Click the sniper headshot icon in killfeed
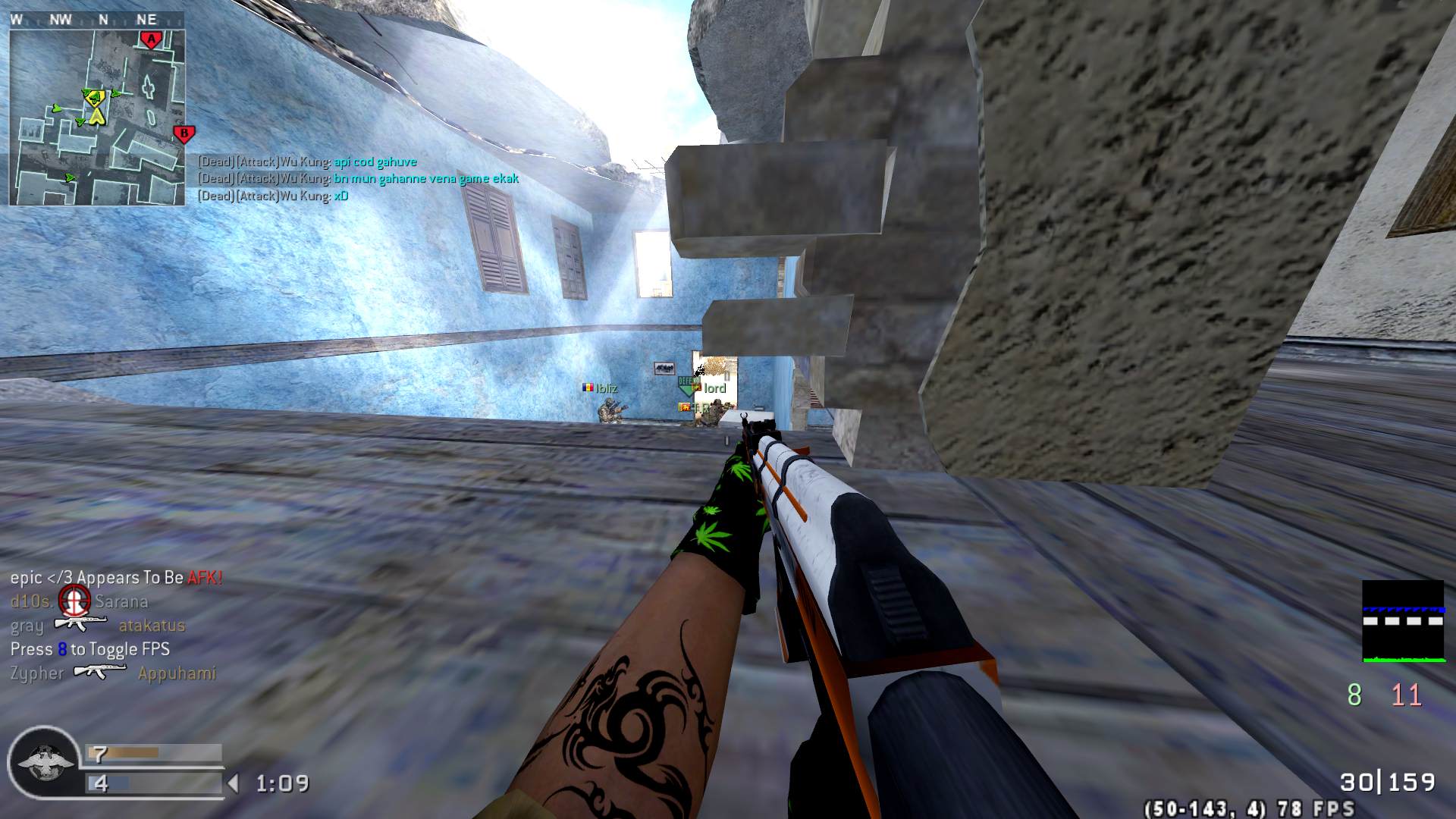Viewport: 1456px width, 819px height. click(74, 601)
